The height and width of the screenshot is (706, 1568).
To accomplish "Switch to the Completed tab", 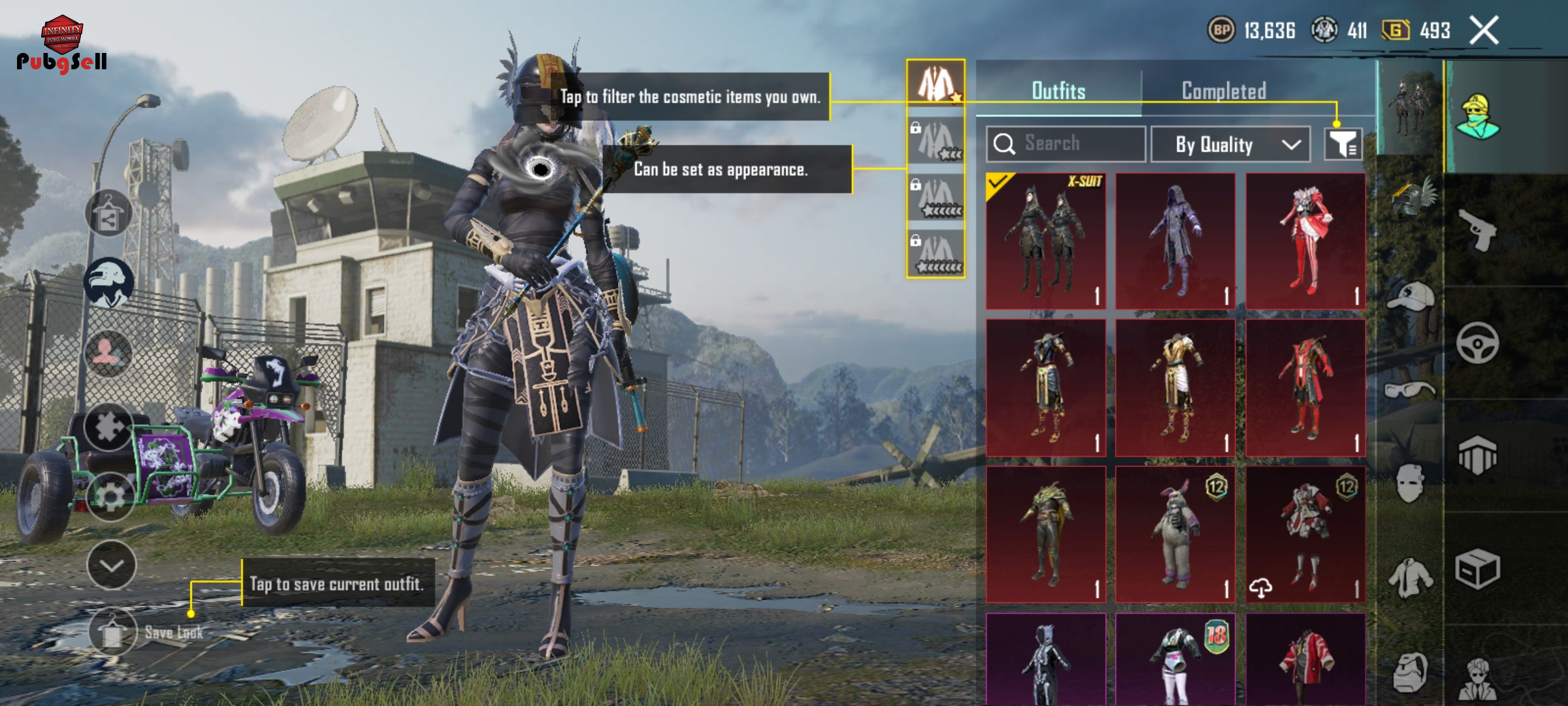I will coord(1224,91).
